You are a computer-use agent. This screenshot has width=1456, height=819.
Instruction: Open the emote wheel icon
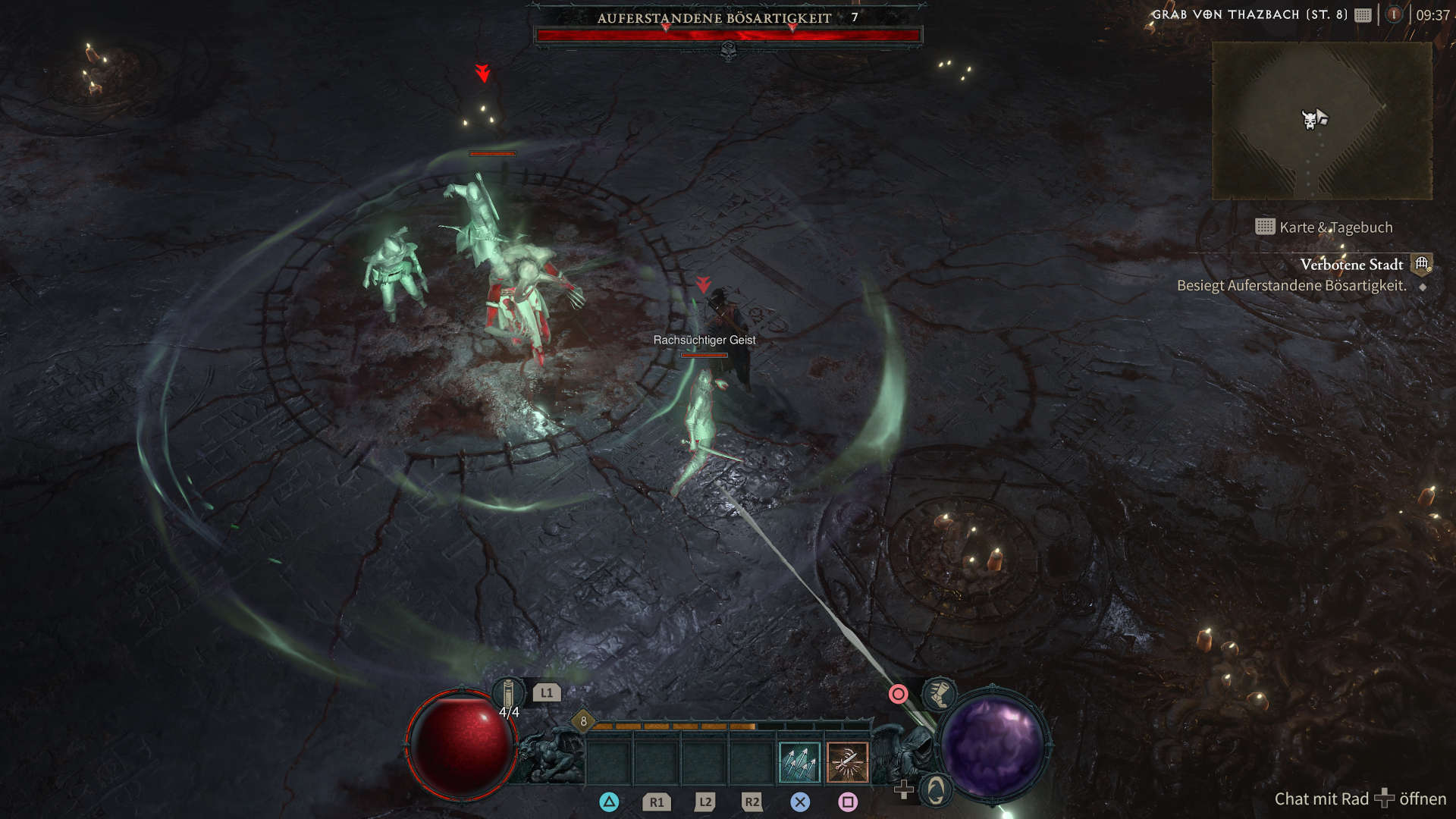936,791
